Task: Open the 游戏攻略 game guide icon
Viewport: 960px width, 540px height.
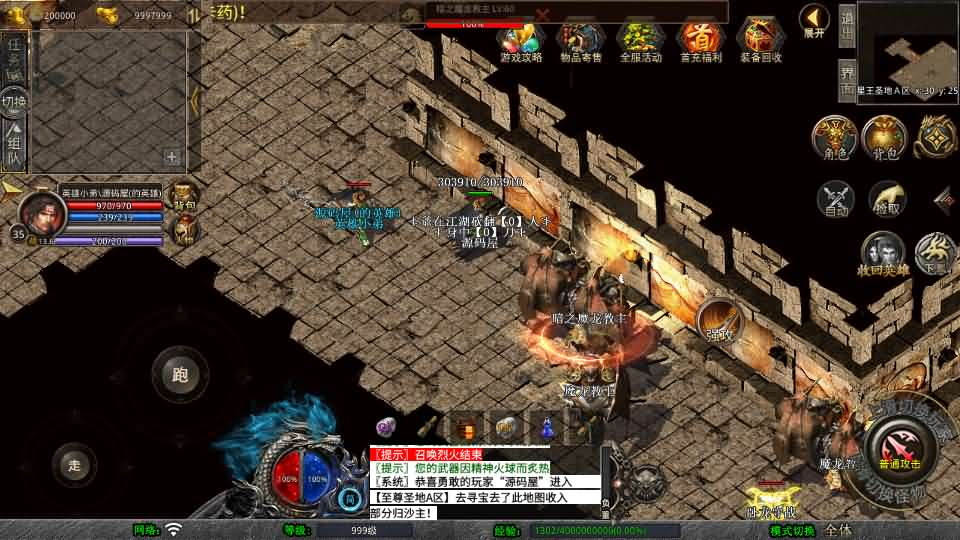Action: (x=519, y=38)
